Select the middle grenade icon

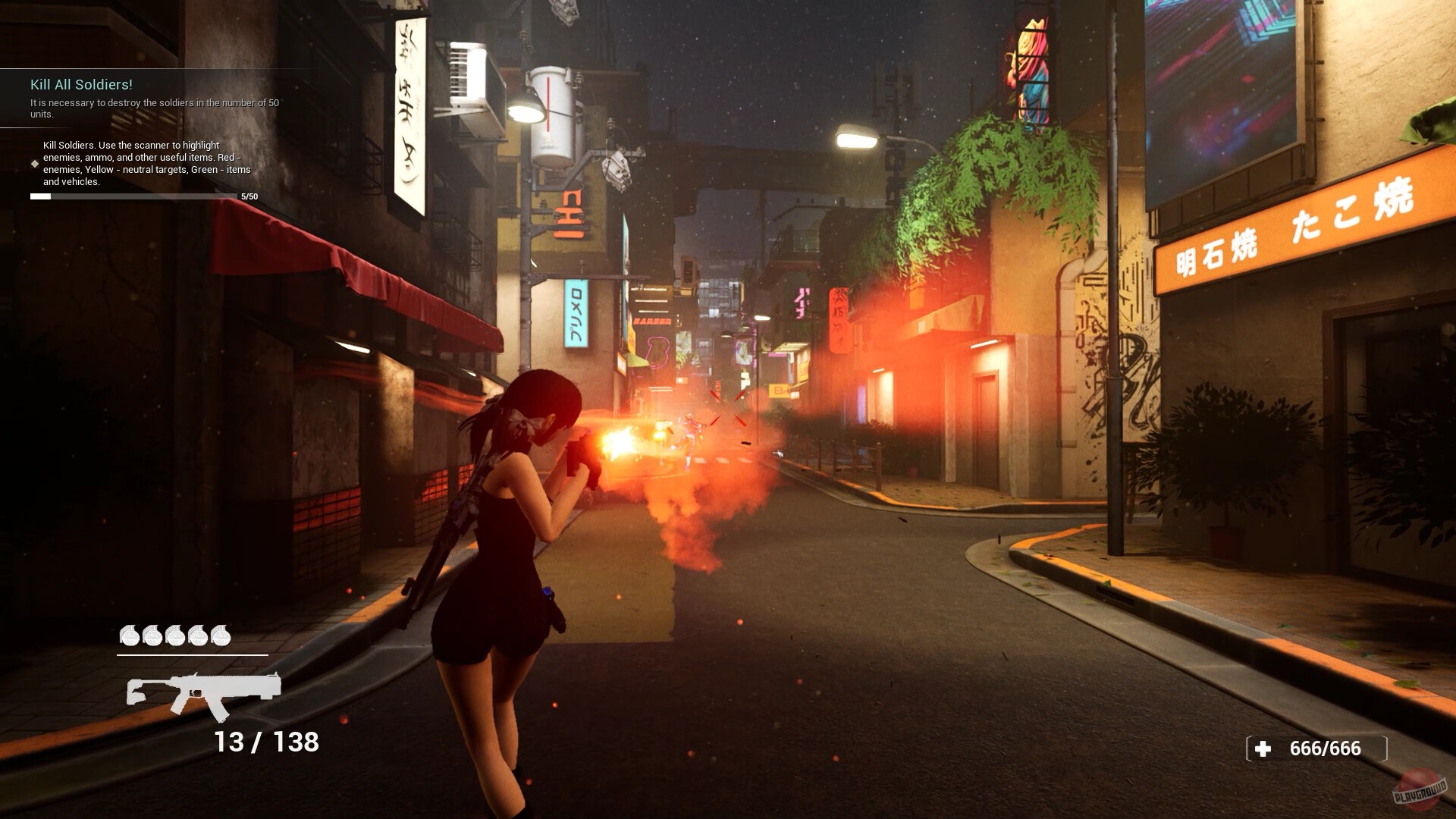[176, 637]
